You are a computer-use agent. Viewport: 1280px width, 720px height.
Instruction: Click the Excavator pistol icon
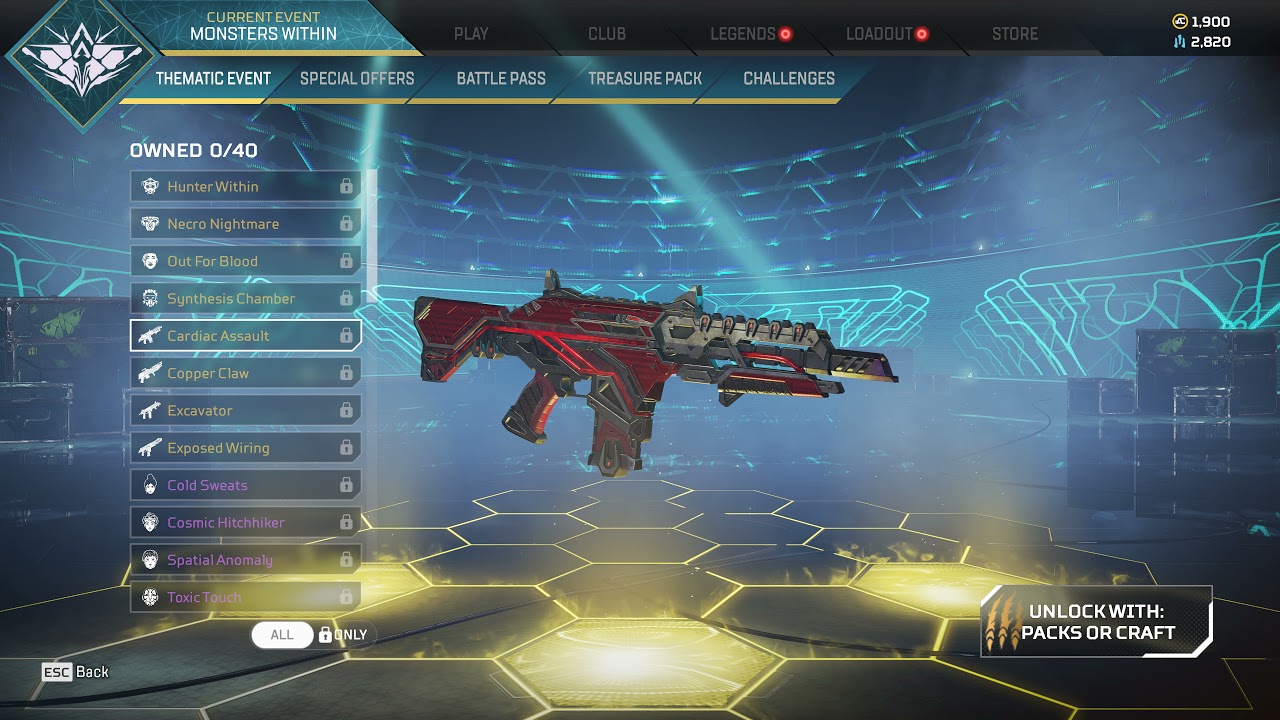[x=150, y=410]
